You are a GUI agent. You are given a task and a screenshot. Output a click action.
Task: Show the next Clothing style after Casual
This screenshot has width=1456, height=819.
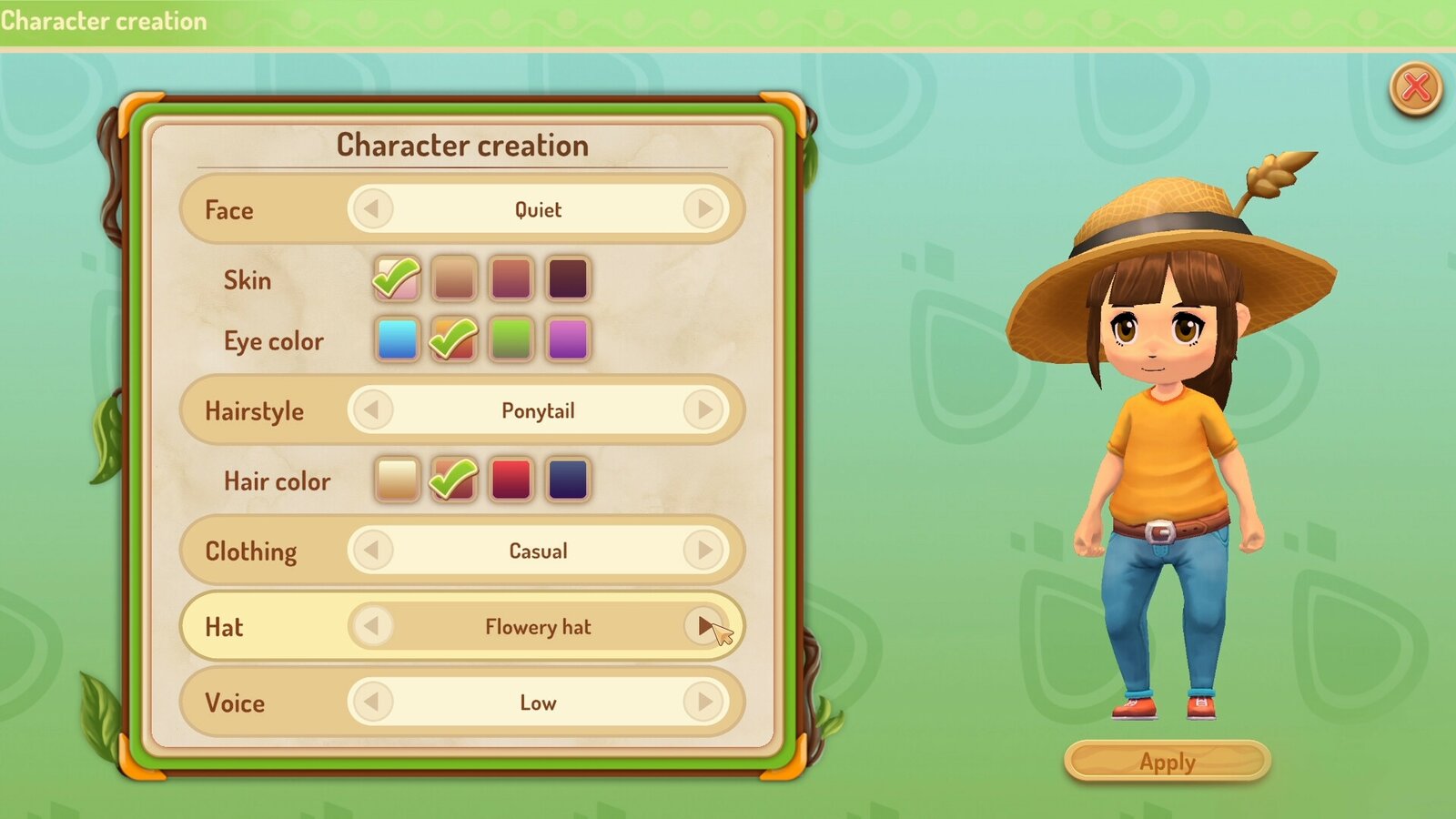pos(703,551)
